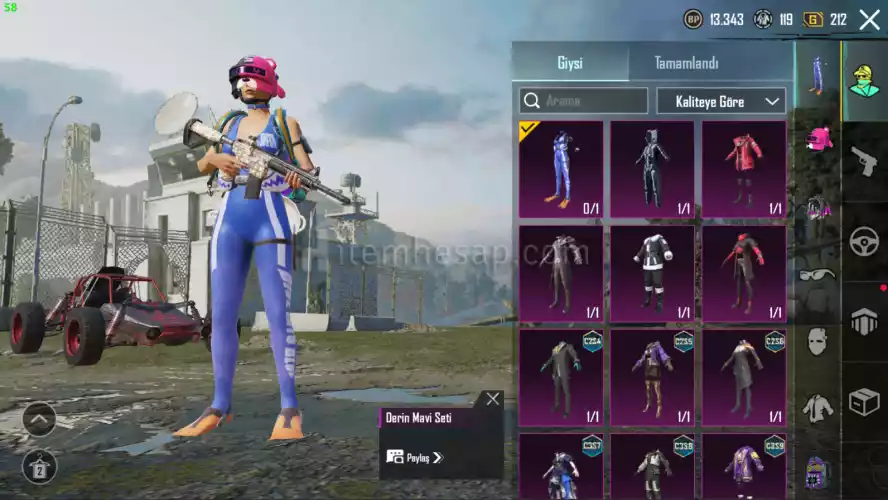Expand the up-arrow circle button

[x=40, y=419]
